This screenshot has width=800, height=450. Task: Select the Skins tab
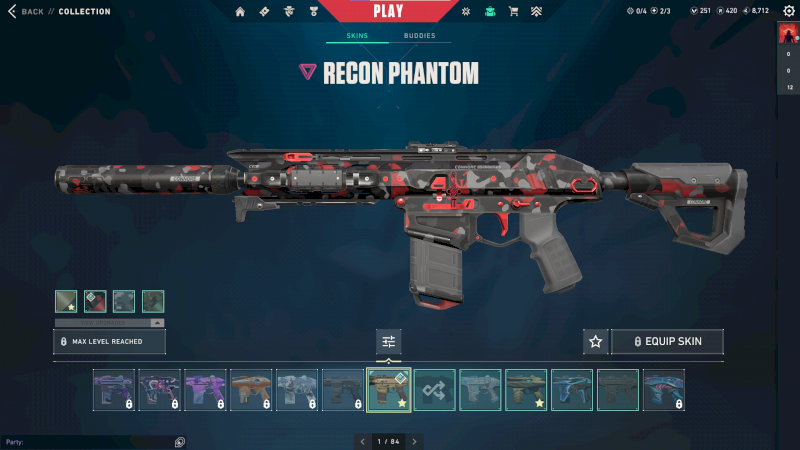tap(357, 35)
